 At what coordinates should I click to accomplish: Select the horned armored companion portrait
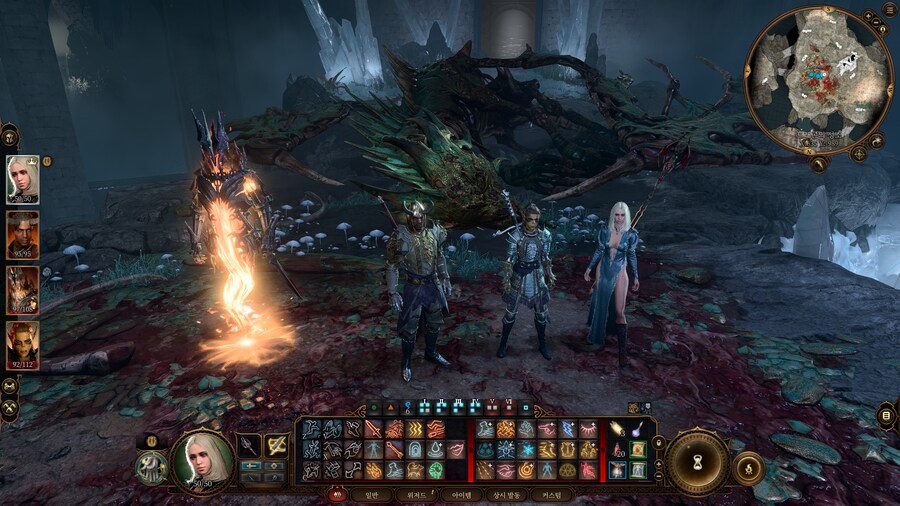click(22, 289)
